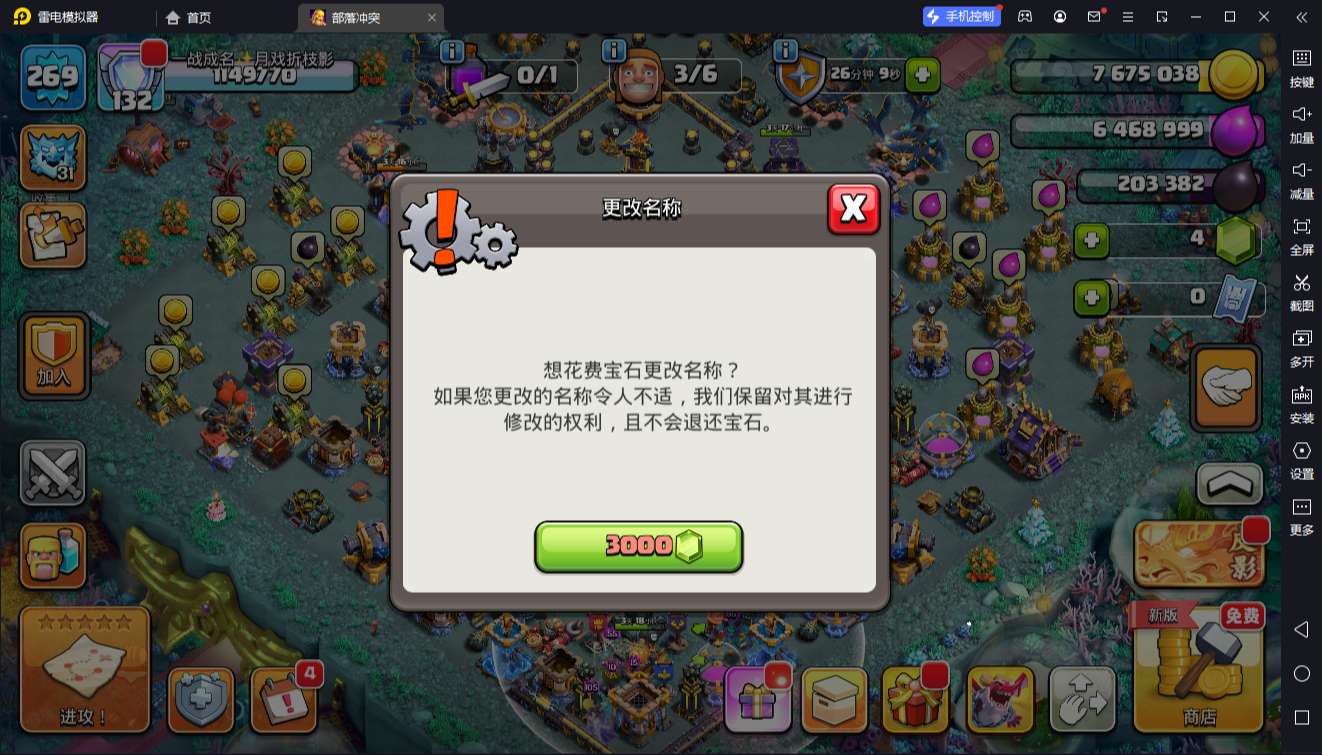Confirm name change with the 3000 gems button

pos(638,546)
